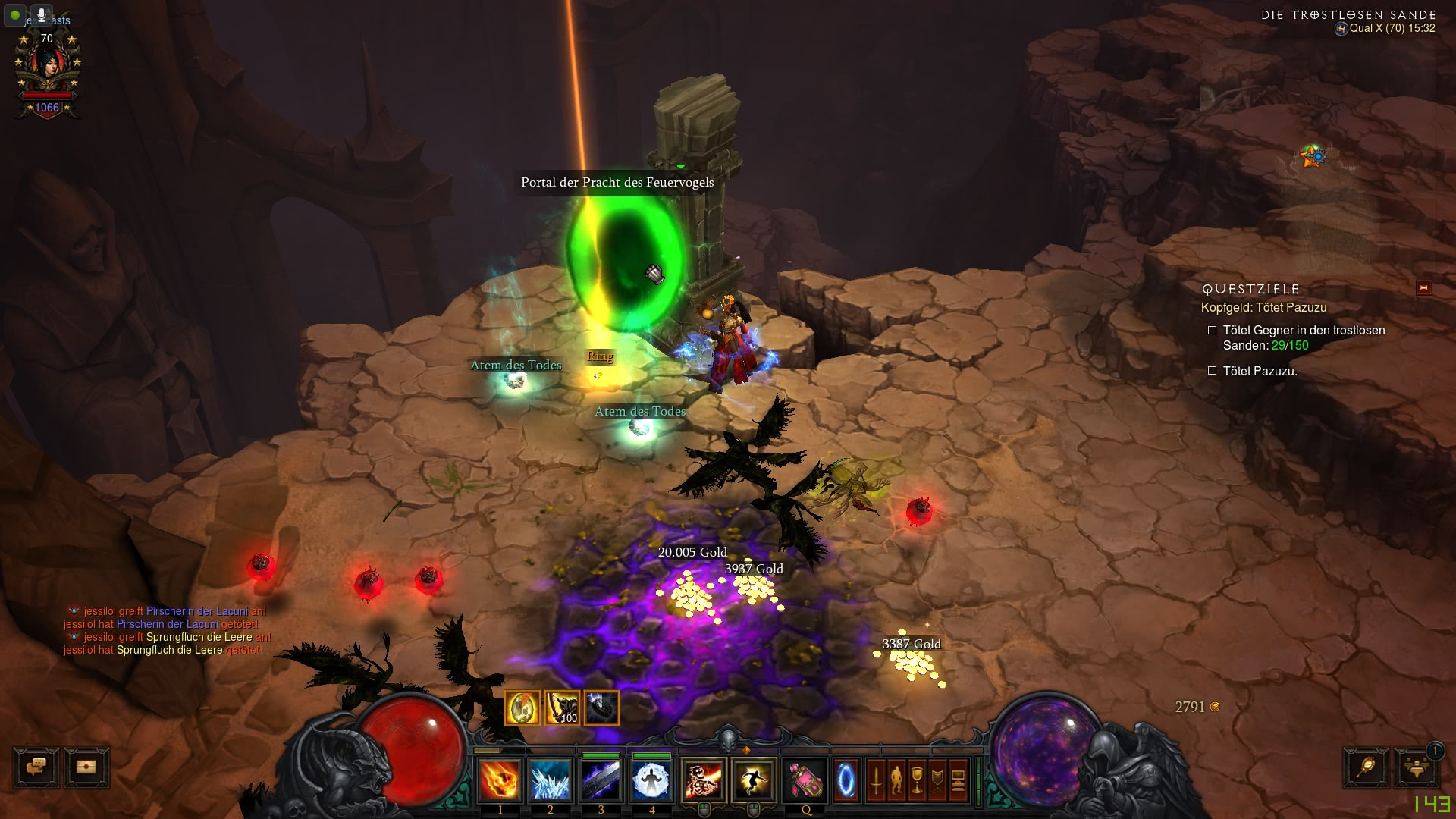
Task: Select the glowing leaping figure right-mouse skill
Action: point(753,780)
